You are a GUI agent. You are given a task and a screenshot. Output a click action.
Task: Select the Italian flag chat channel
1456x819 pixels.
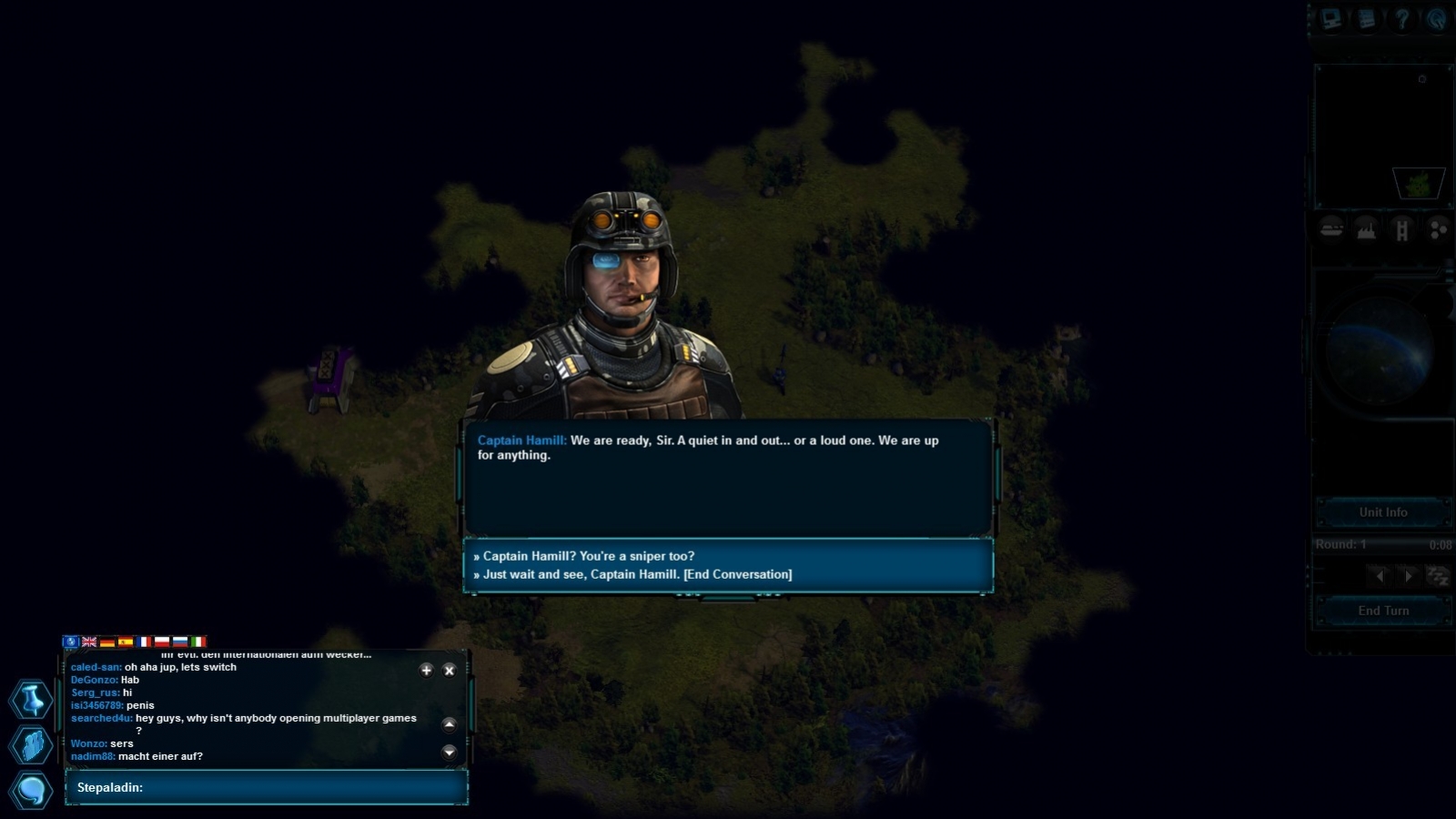pyautogui.click(x=198, y=642)
